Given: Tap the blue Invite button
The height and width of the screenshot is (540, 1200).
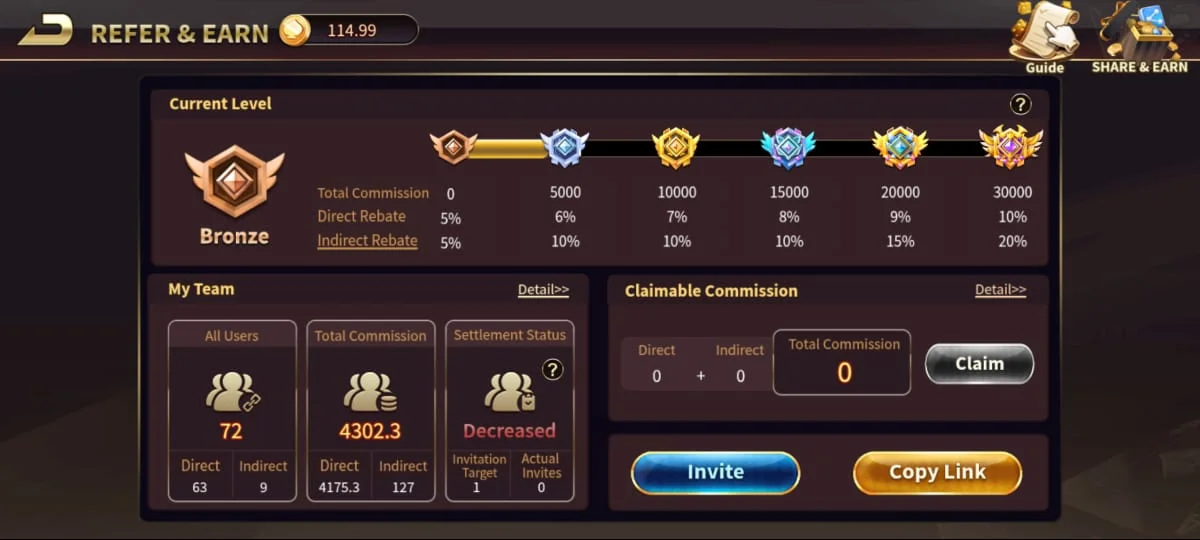Looking at the screenshot, I should pos(715,472).
